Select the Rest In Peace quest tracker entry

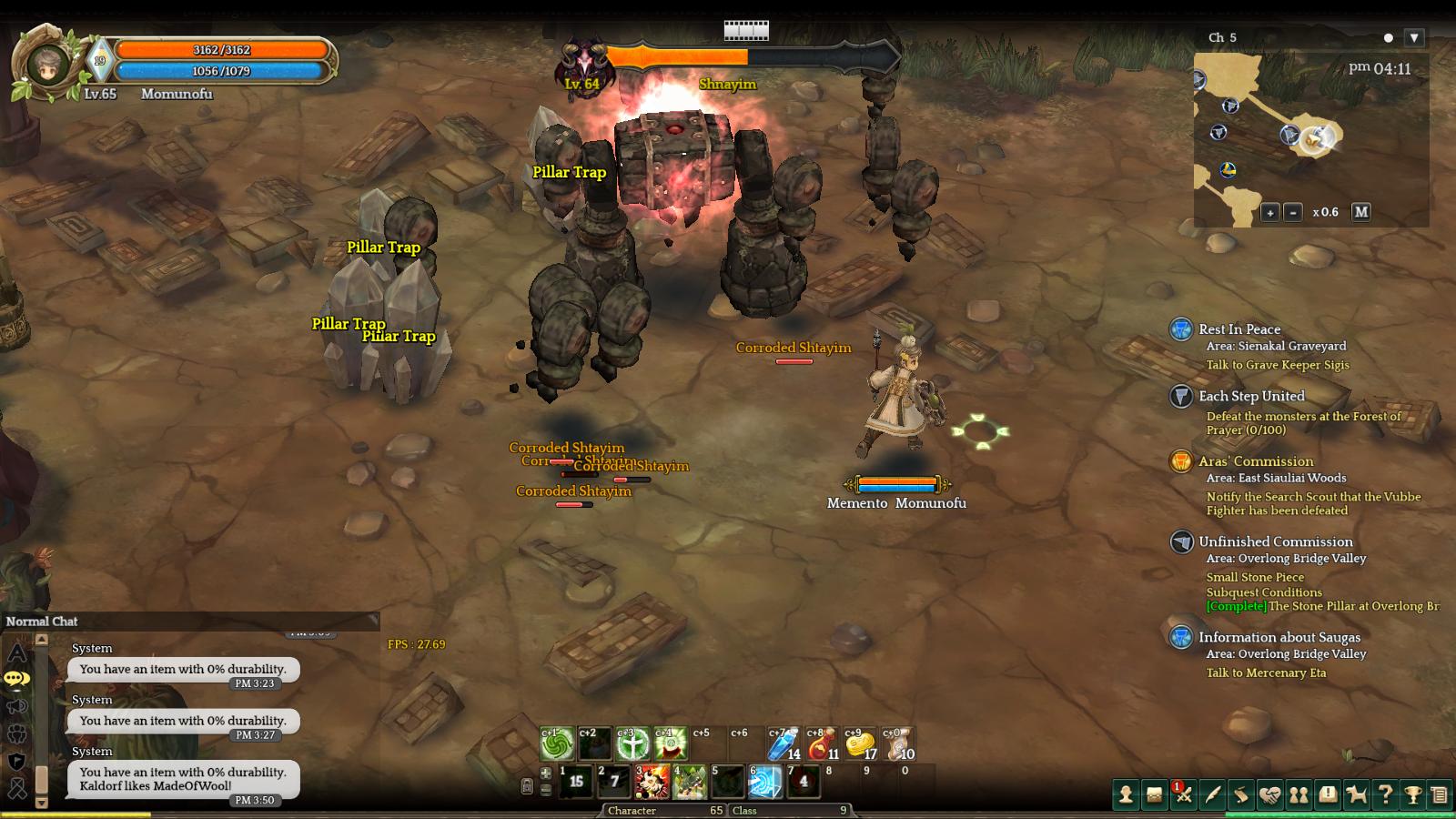pos(1239,329)
